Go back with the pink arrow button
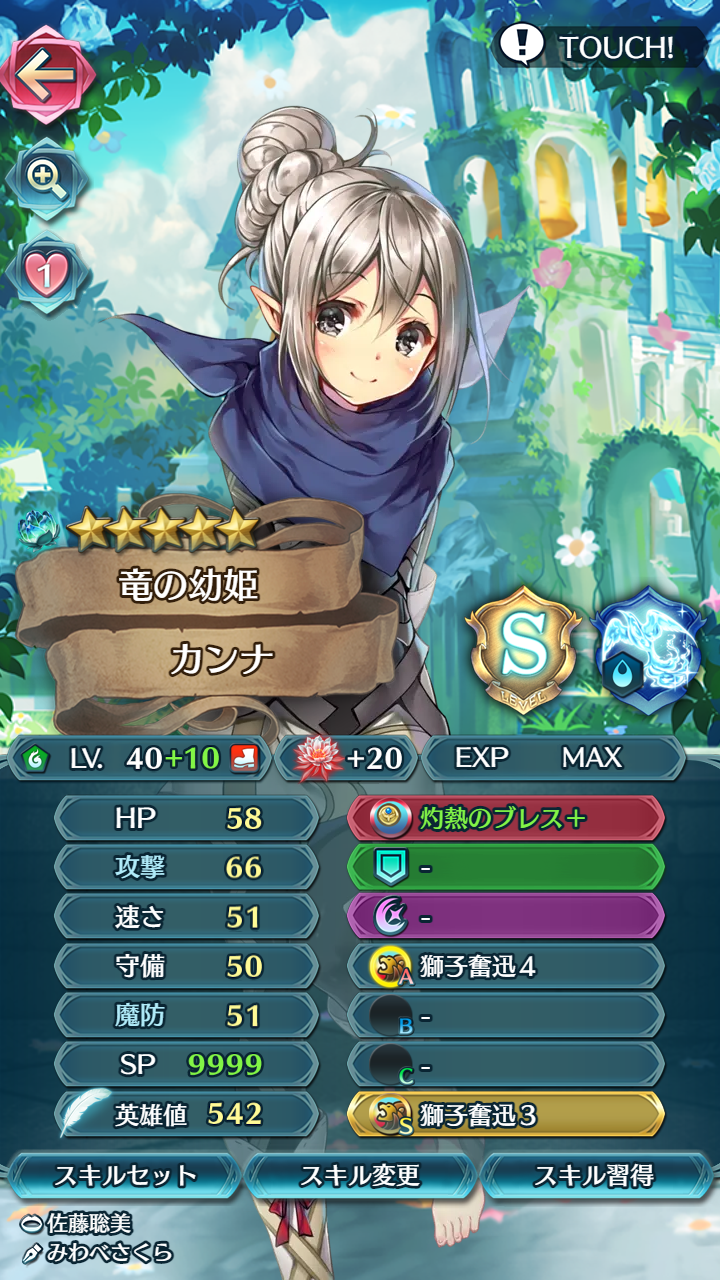 coord(50,74)
